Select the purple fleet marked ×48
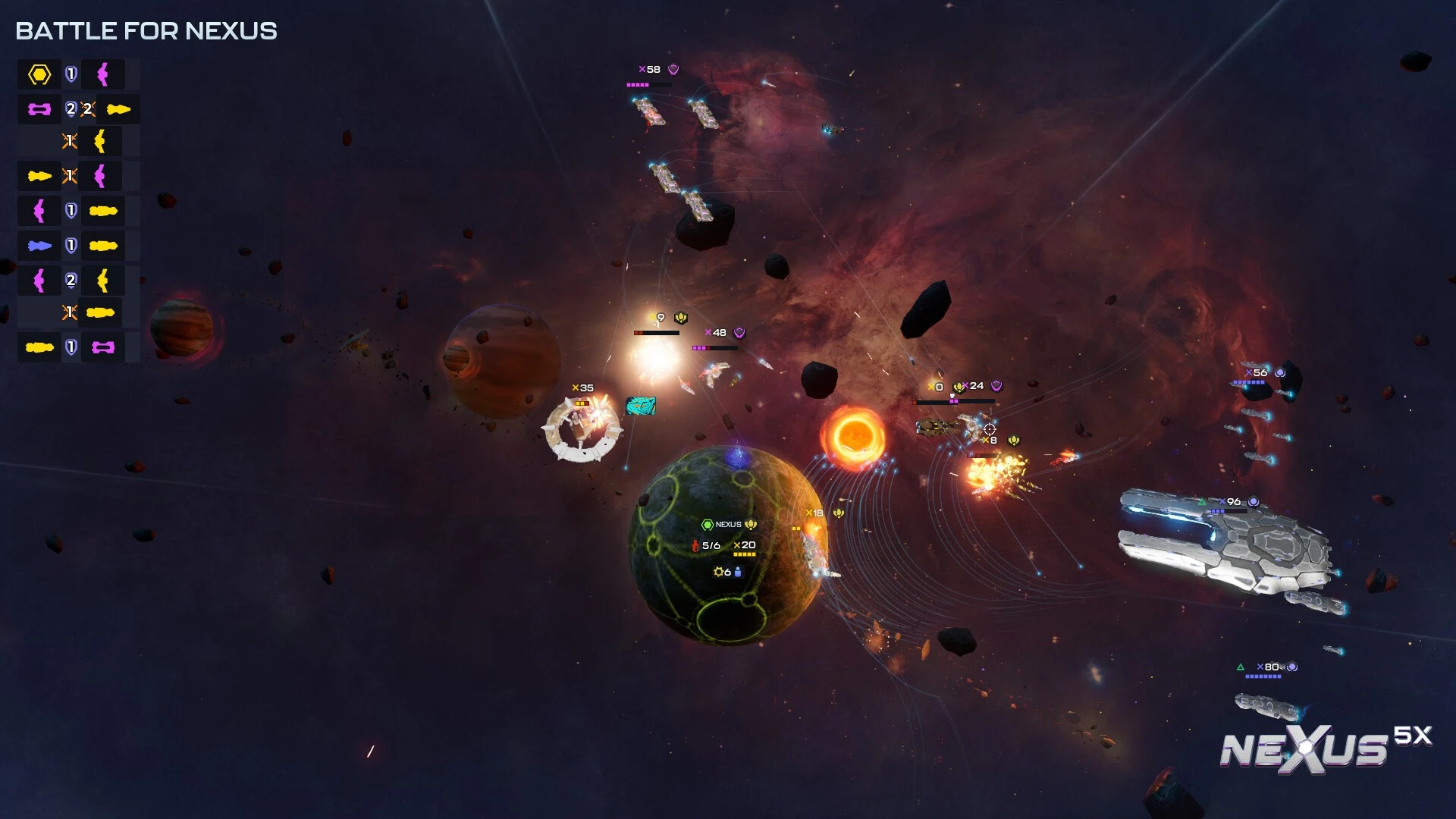The width and height of the screenshot is (1456, 819). point(717,333)
